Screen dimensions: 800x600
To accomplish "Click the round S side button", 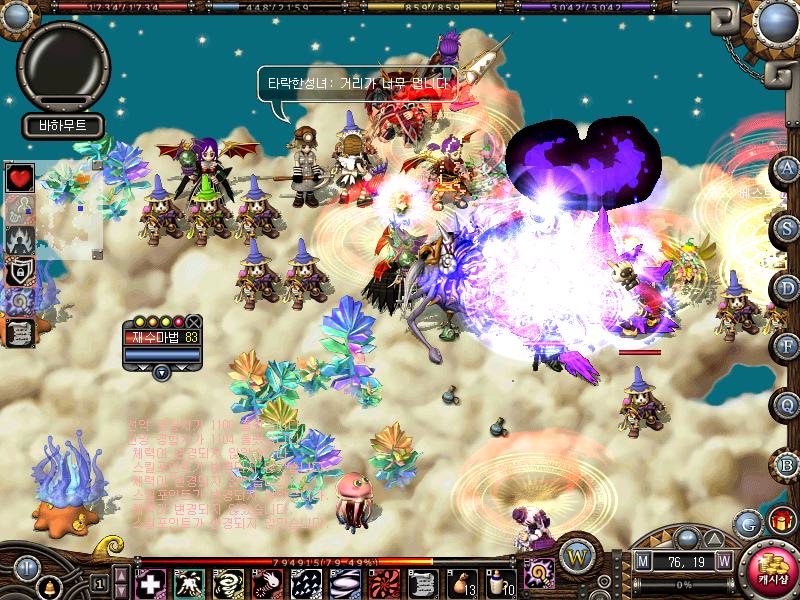I will (x=788, y=227).
